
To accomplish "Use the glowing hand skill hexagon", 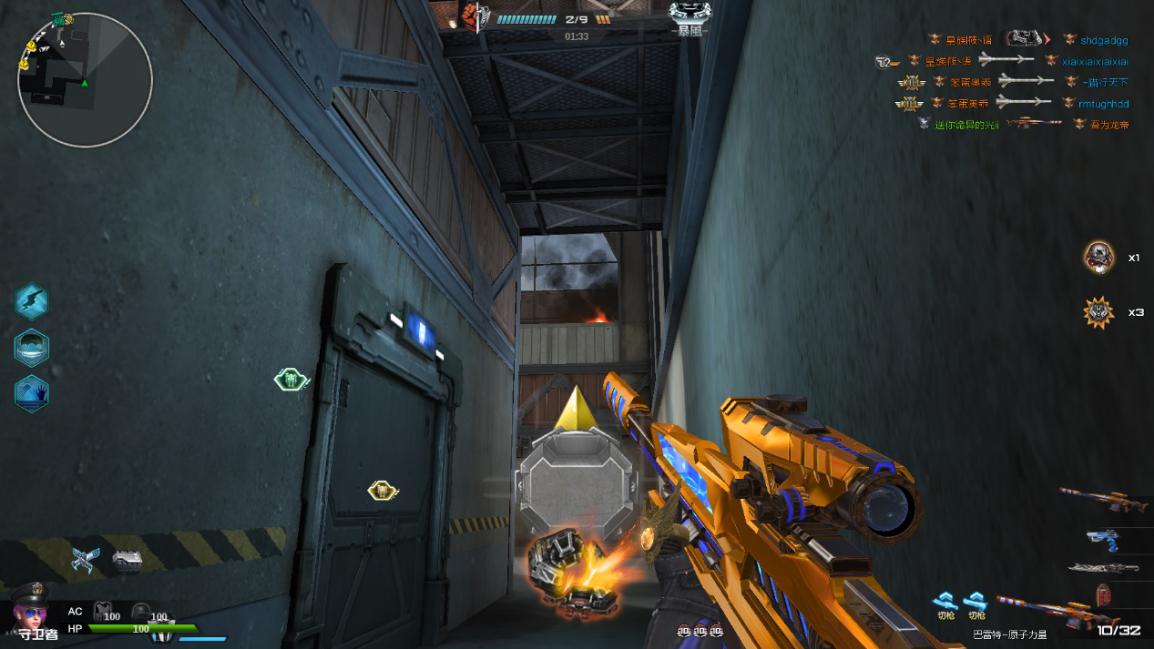I will pos(32,393).
